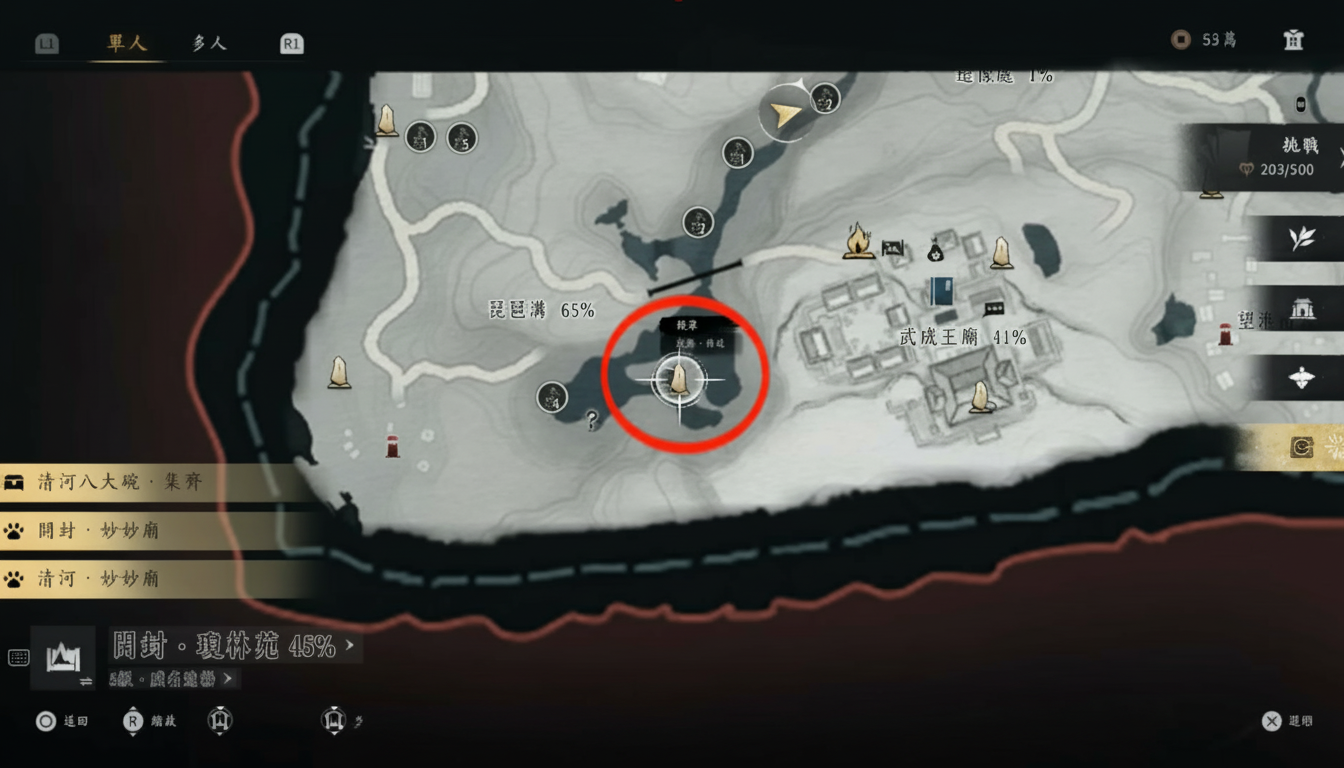Switch to the 單人 tab
Image resolution: width=1344 pixels, height=768 pixels.
tap(124, 42)
